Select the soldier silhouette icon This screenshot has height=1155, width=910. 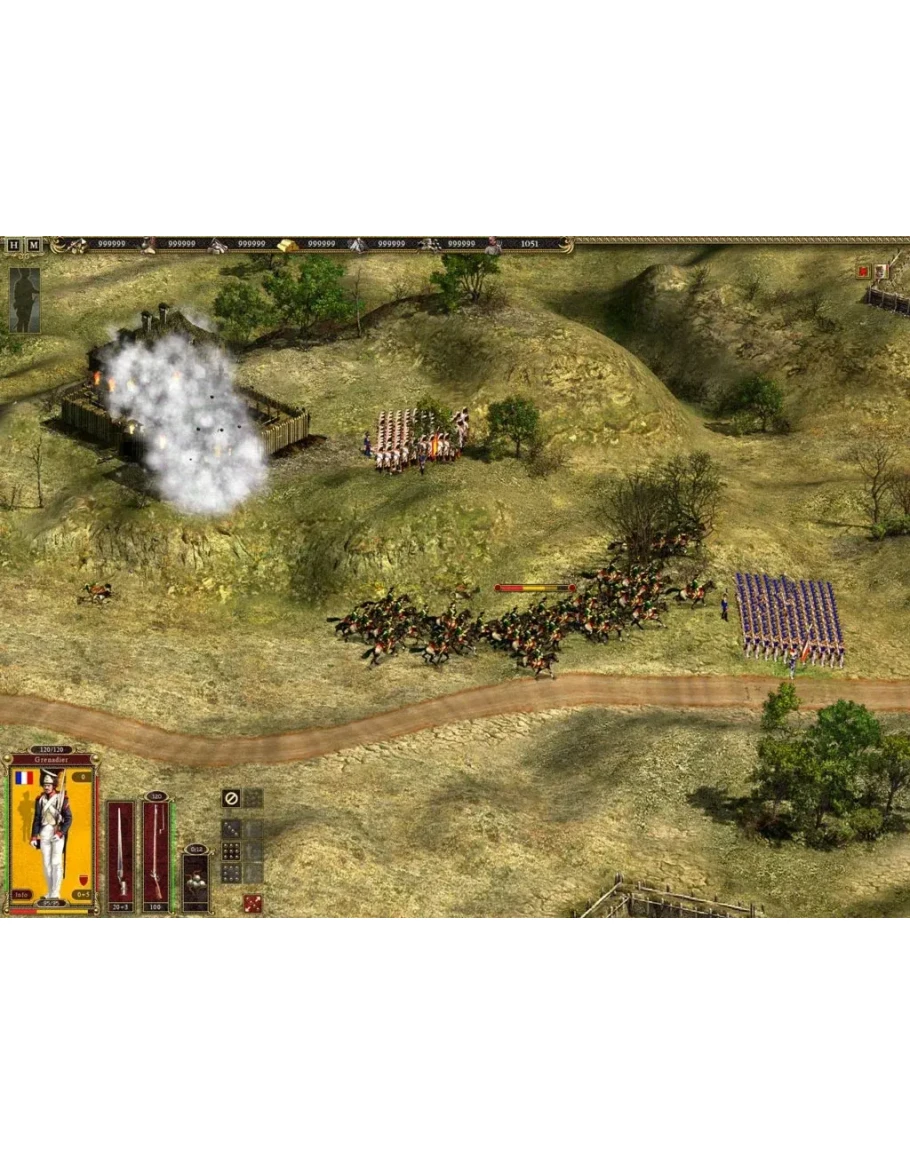click(x=25, y=300)
